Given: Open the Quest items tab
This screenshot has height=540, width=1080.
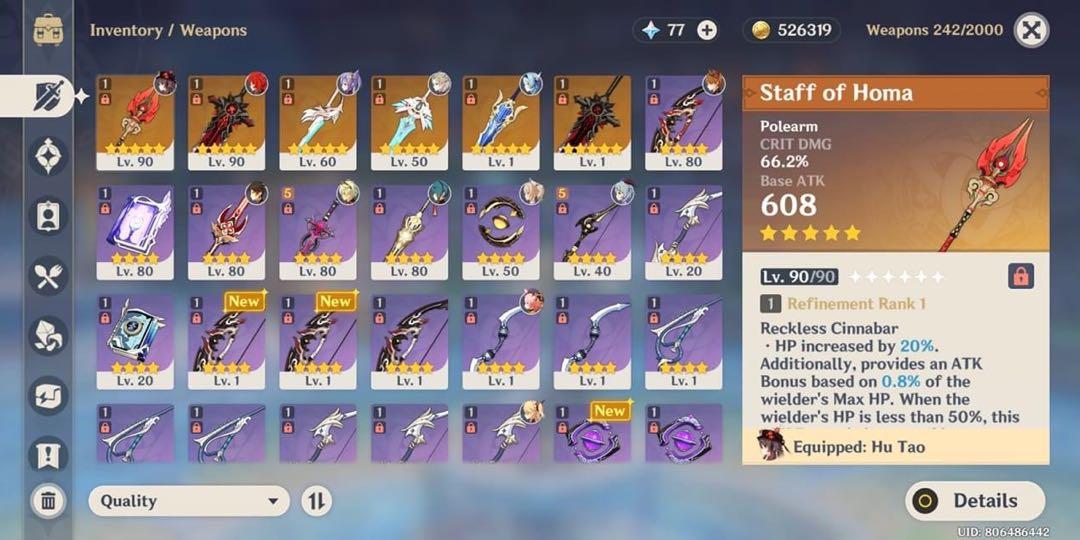Looking at the screenshot, I should [48, 455].
